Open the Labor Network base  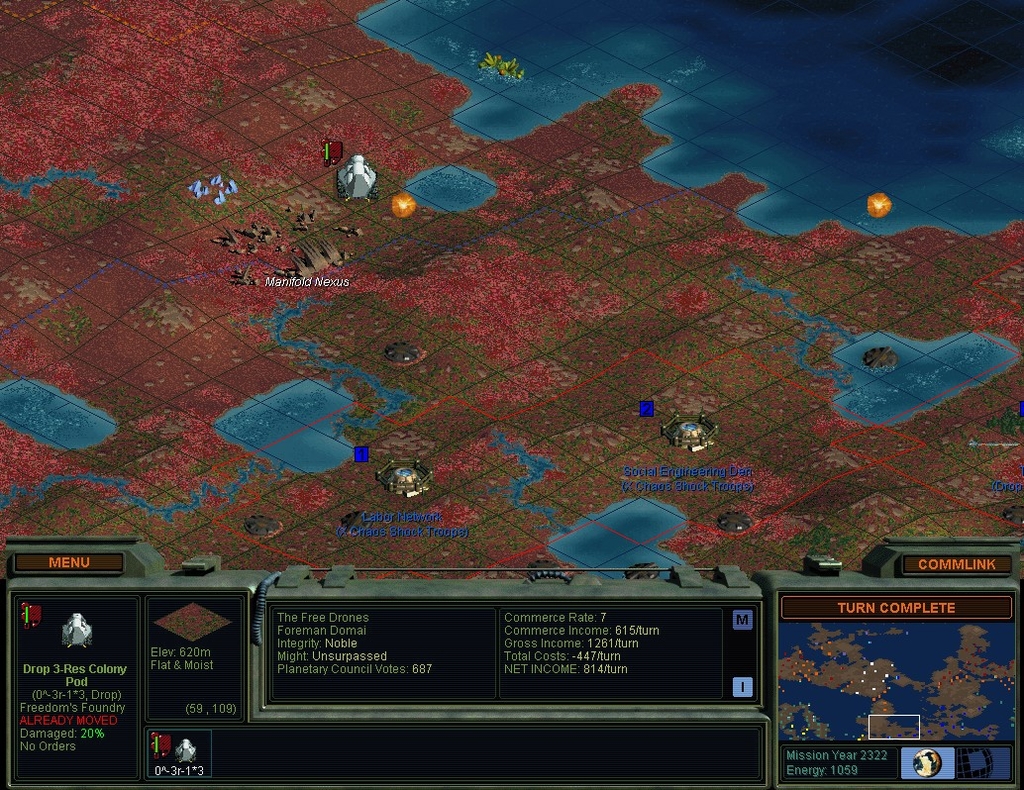404,477
